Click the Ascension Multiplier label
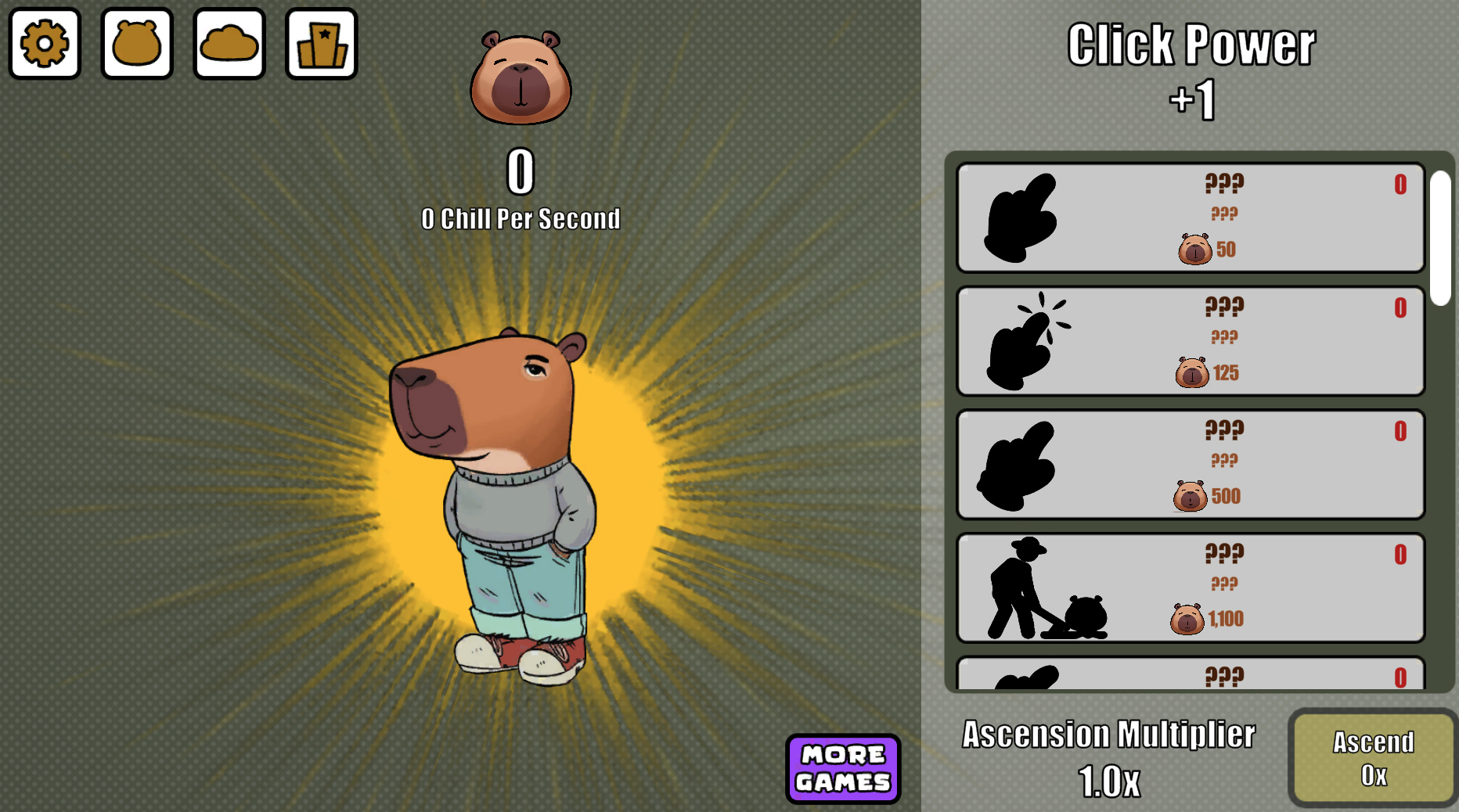This screenshot has width=1459, height=812. [x=1109, y=734]
